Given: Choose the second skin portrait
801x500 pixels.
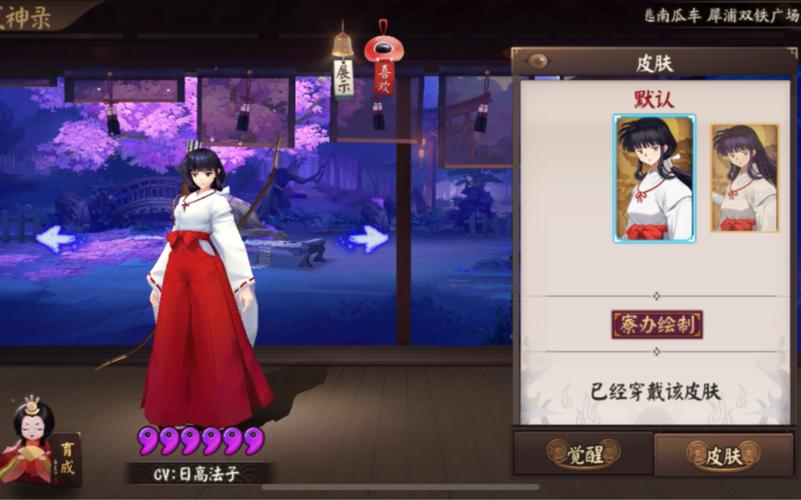Looking at the screenshot, I should 744,178.
